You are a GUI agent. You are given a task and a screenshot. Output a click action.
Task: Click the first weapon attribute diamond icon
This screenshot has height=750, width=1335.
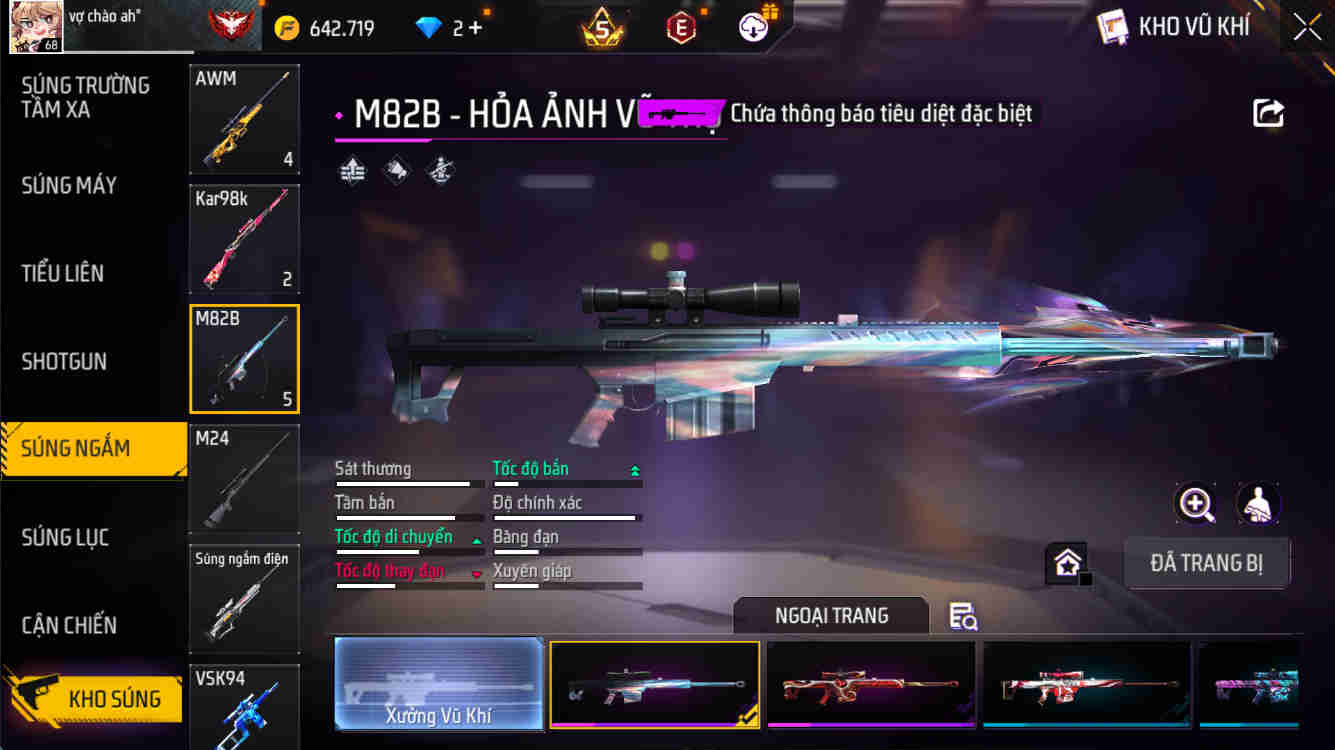[351, 170]
